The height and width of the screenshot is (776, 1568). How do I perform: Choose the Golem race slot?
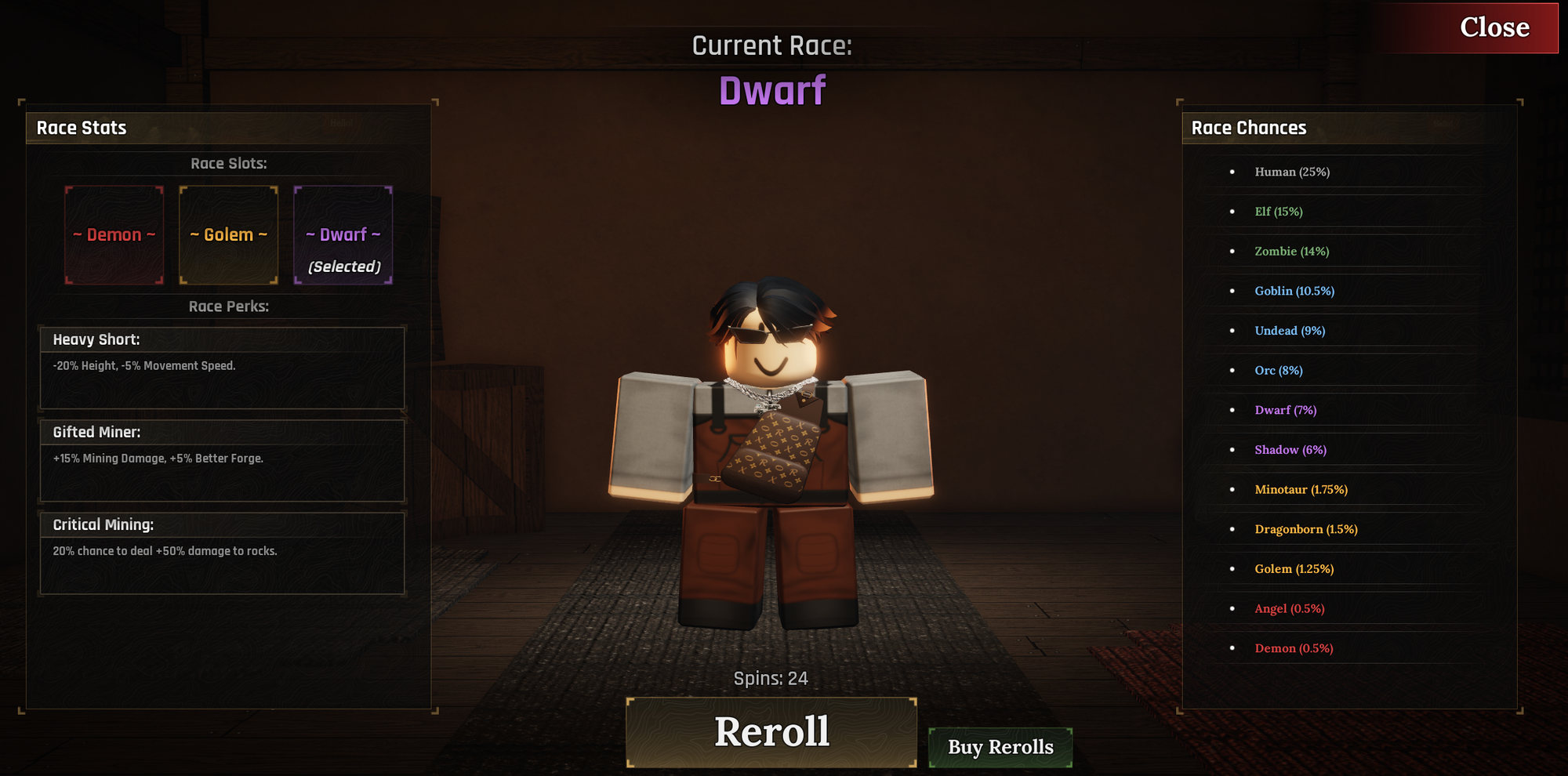click(229, 235)
